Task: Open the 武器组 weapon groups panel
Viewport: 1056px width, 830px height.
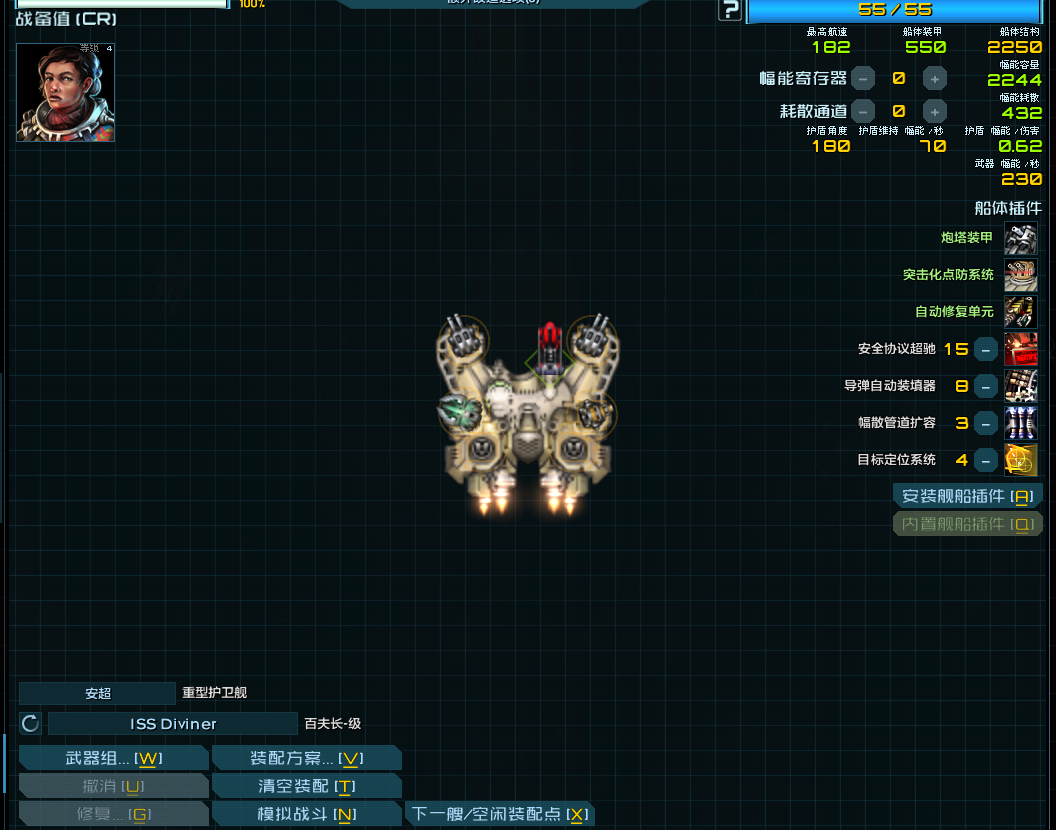Action: coord(113,758)
